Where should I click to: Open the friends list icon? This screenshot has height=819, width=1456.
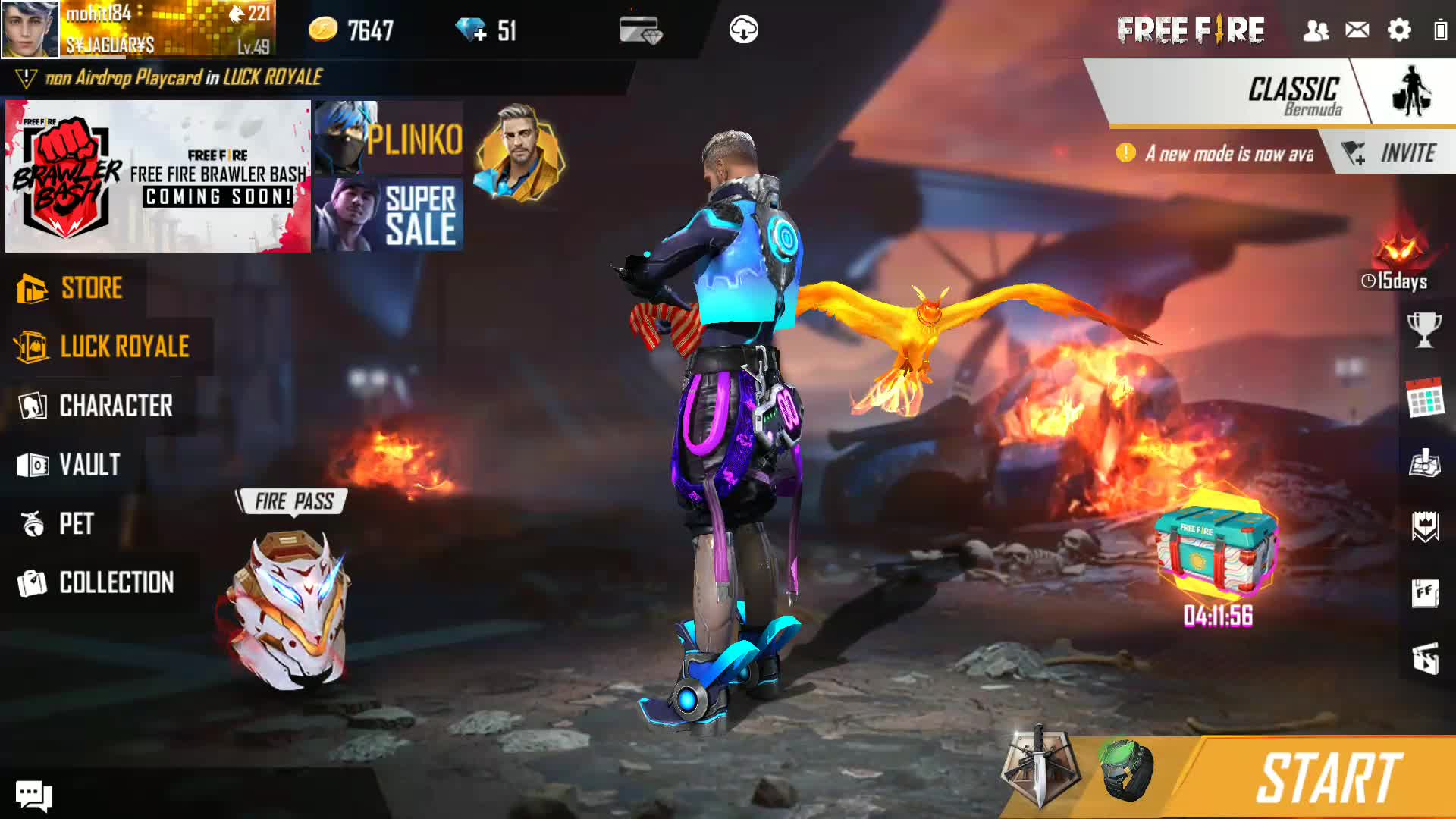1316,30
